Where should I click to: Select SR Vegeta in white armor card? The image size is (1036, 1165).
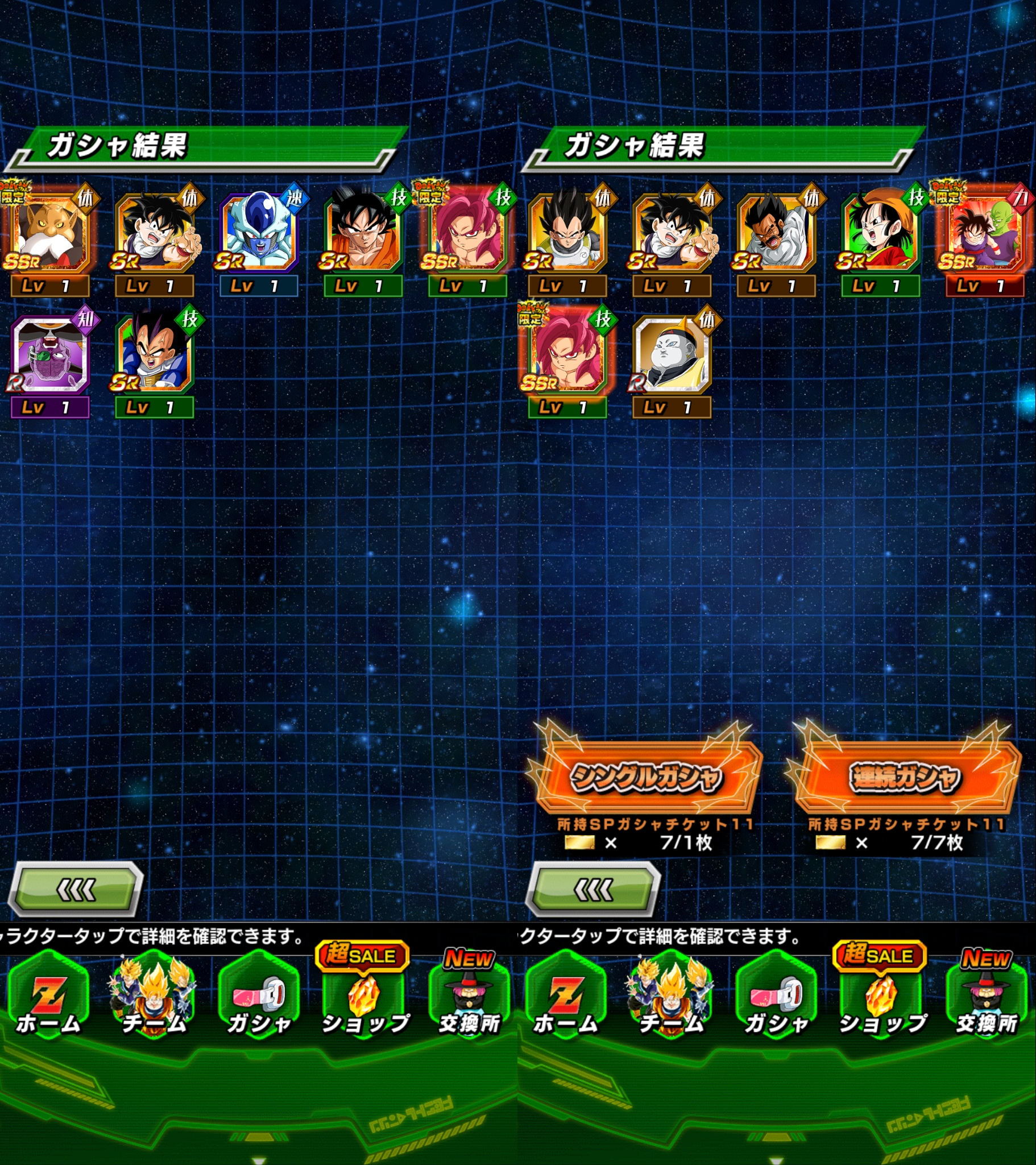coord(567,234)
